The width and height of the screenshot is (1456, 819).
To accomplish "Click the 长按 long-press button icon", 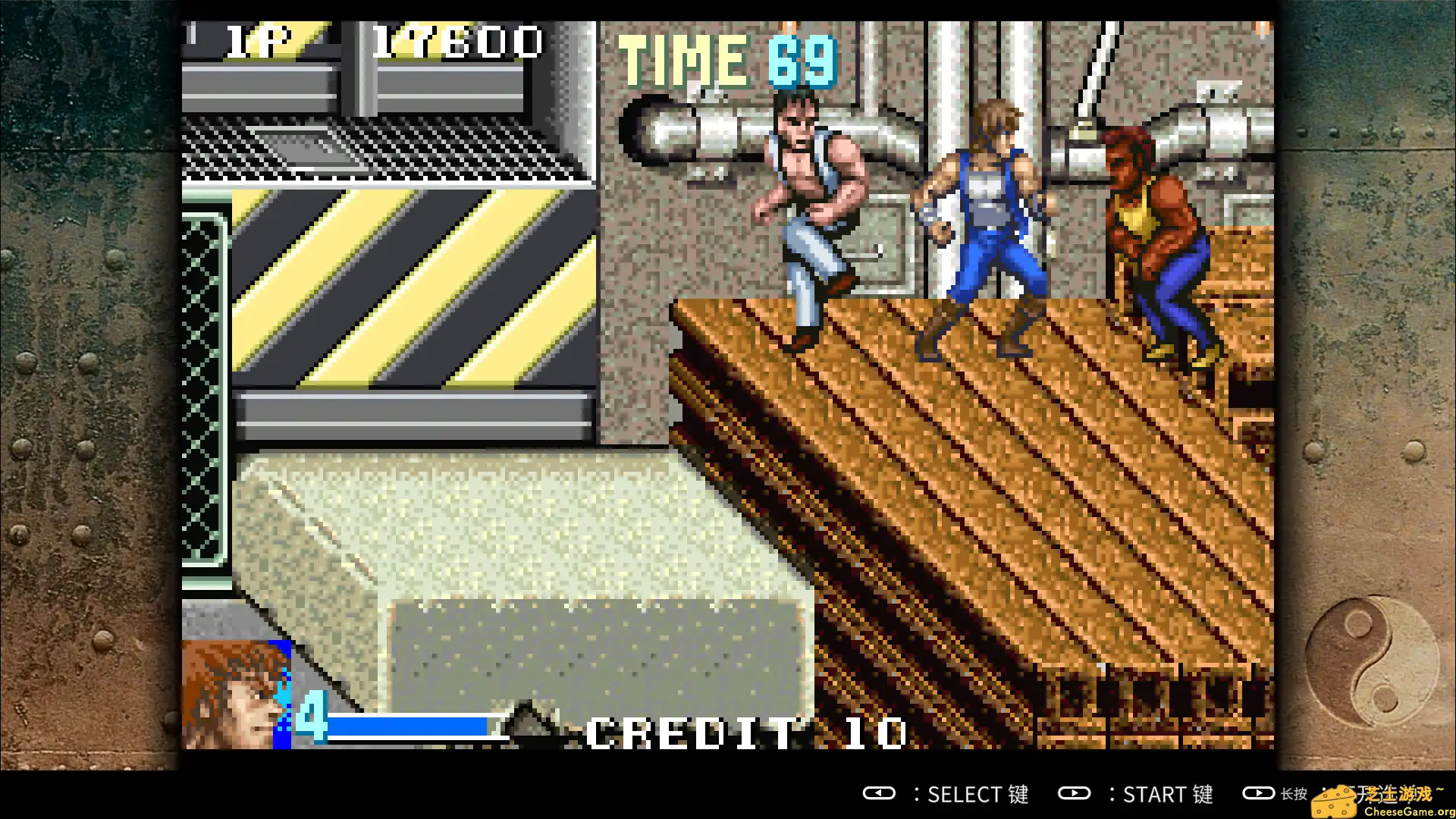I will click(x=1259, y=793).
